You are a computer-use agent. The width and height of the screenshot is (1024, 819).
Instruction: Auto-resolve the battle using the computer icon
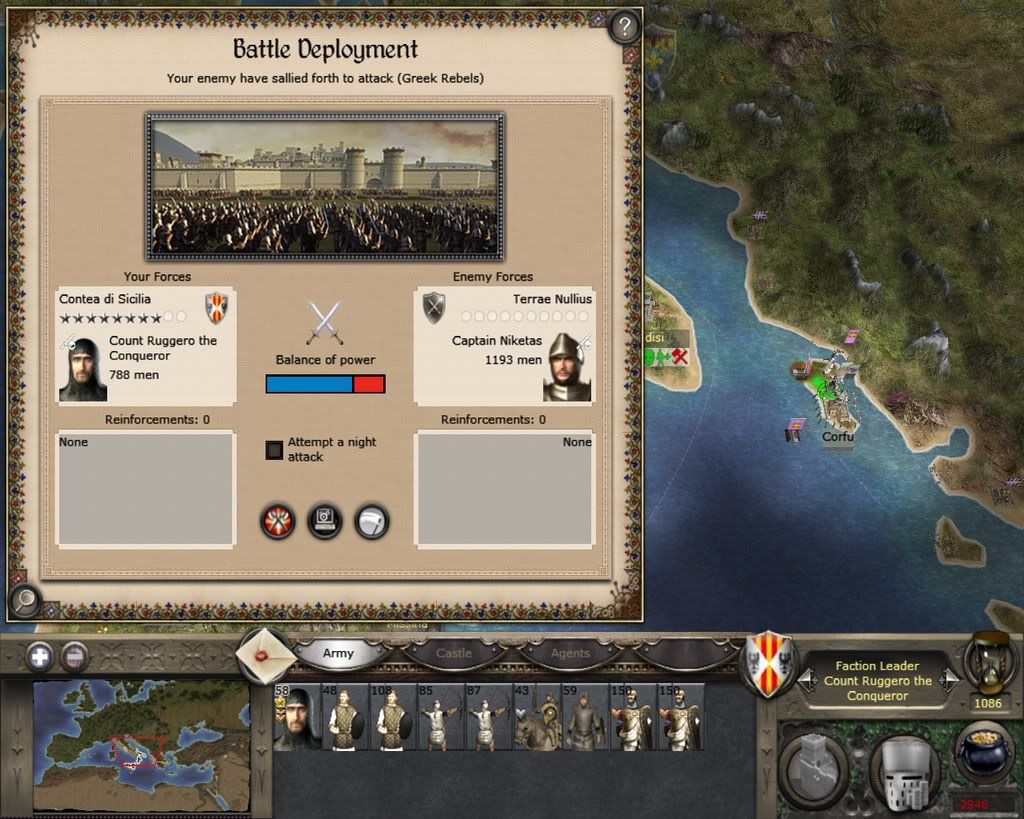click(325, 521)
